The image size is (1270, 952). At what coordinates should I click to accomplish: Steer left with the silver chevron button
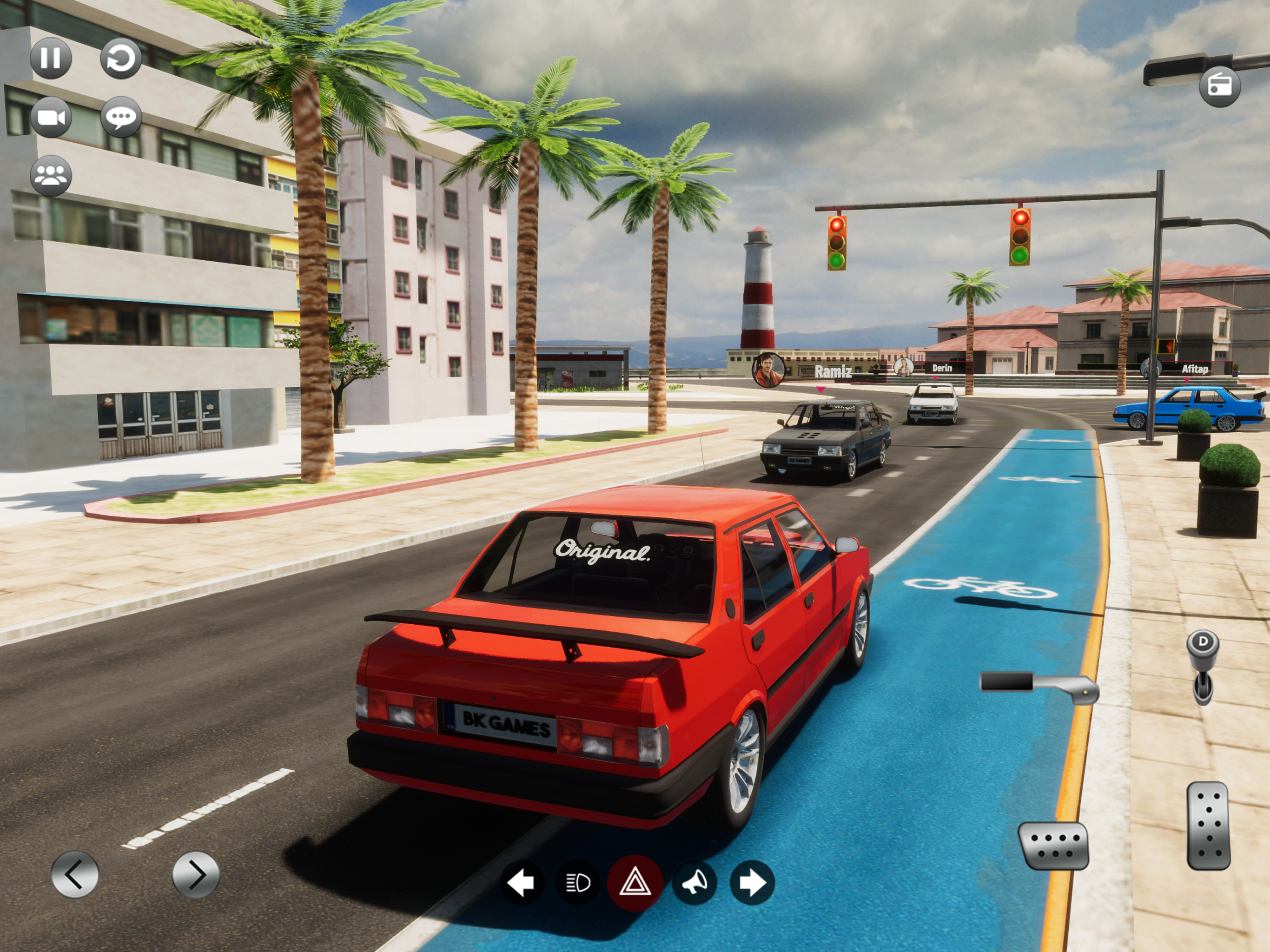click(75, 874)
